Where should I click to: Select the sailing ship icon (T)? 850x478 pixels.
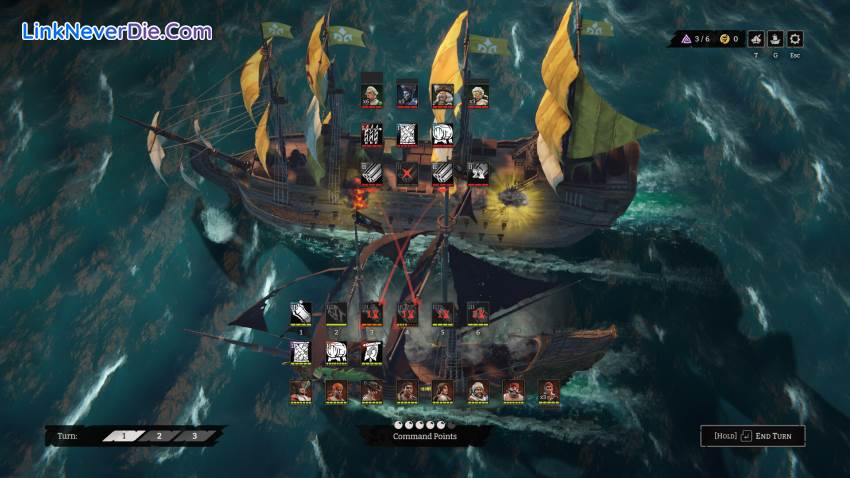point(752,40)
